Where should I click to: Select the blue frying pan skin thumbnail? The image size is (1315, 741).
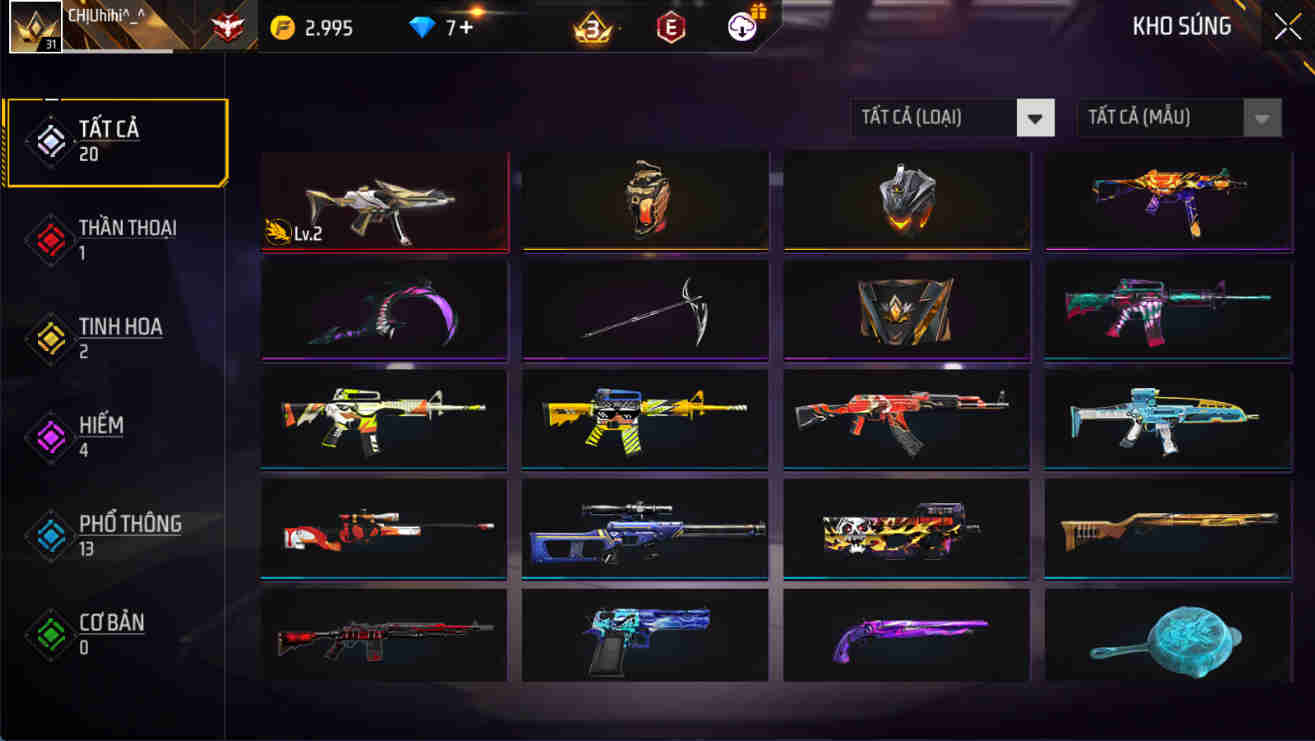pyautogui.click(x=1168, y=637)
